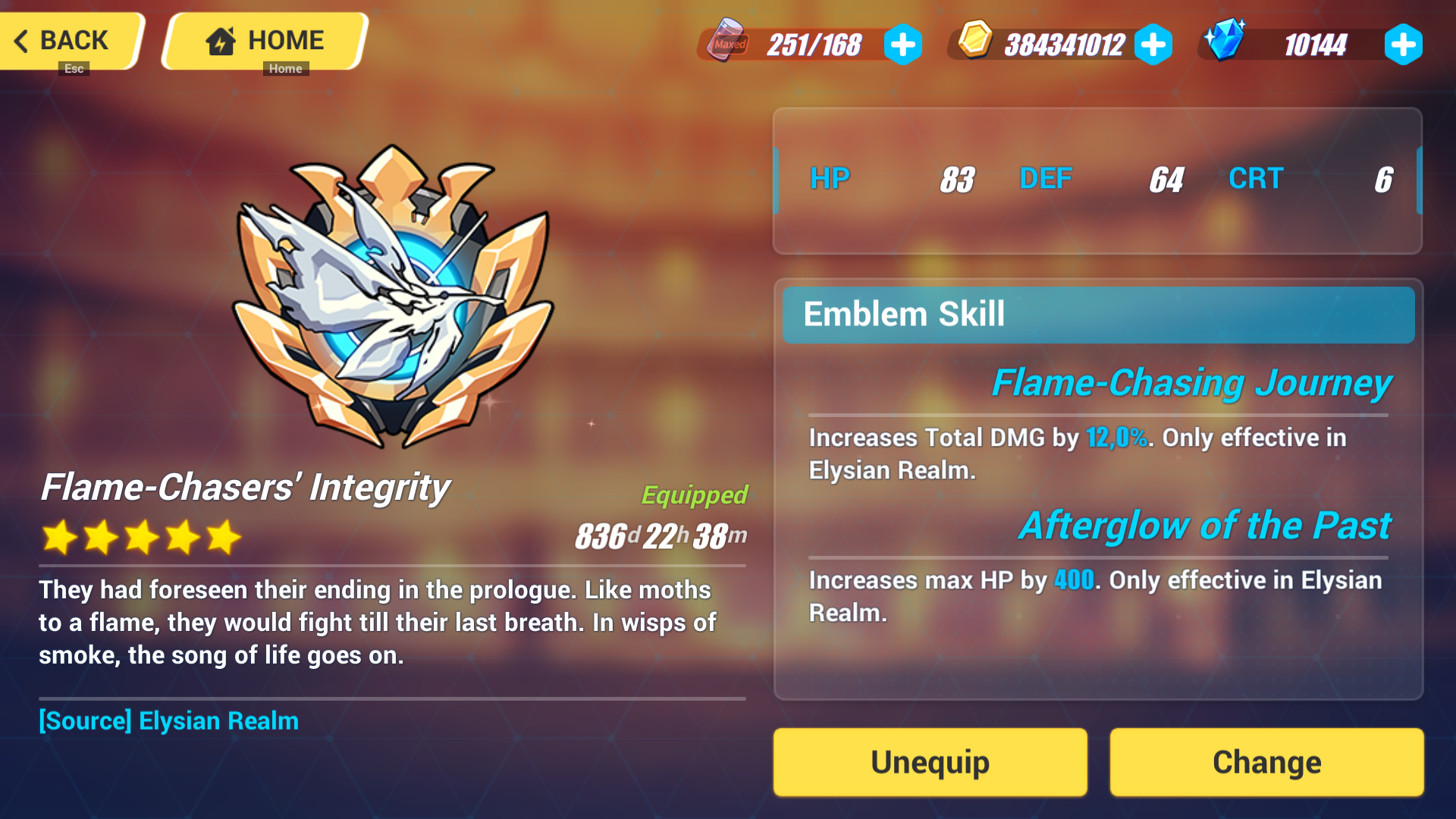
Task: Click the blue plus to buy crystals
Action: [x=1404, y=44]
